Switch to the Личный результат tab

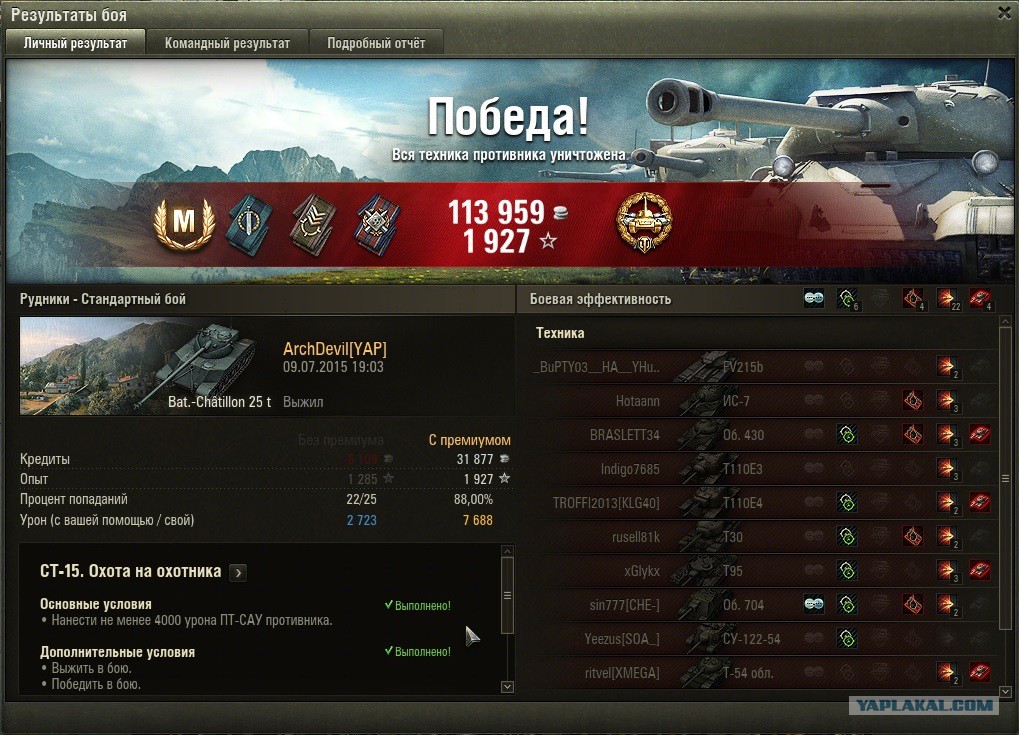[76, 43]
